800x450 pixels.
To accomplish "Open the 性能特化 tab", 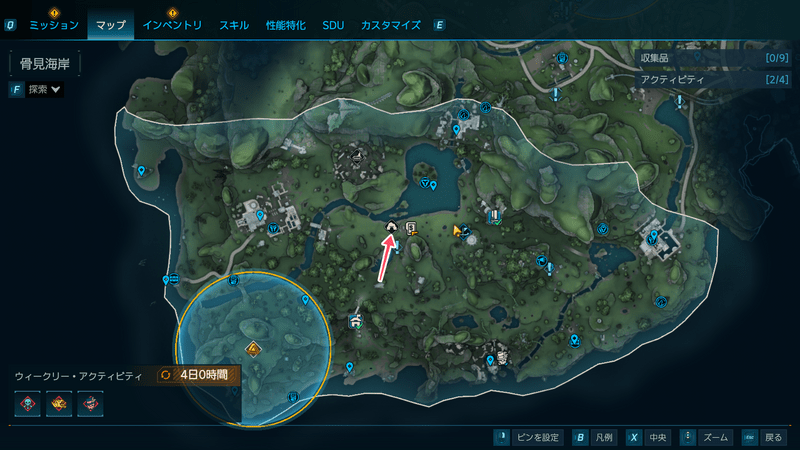I will 287,25.
